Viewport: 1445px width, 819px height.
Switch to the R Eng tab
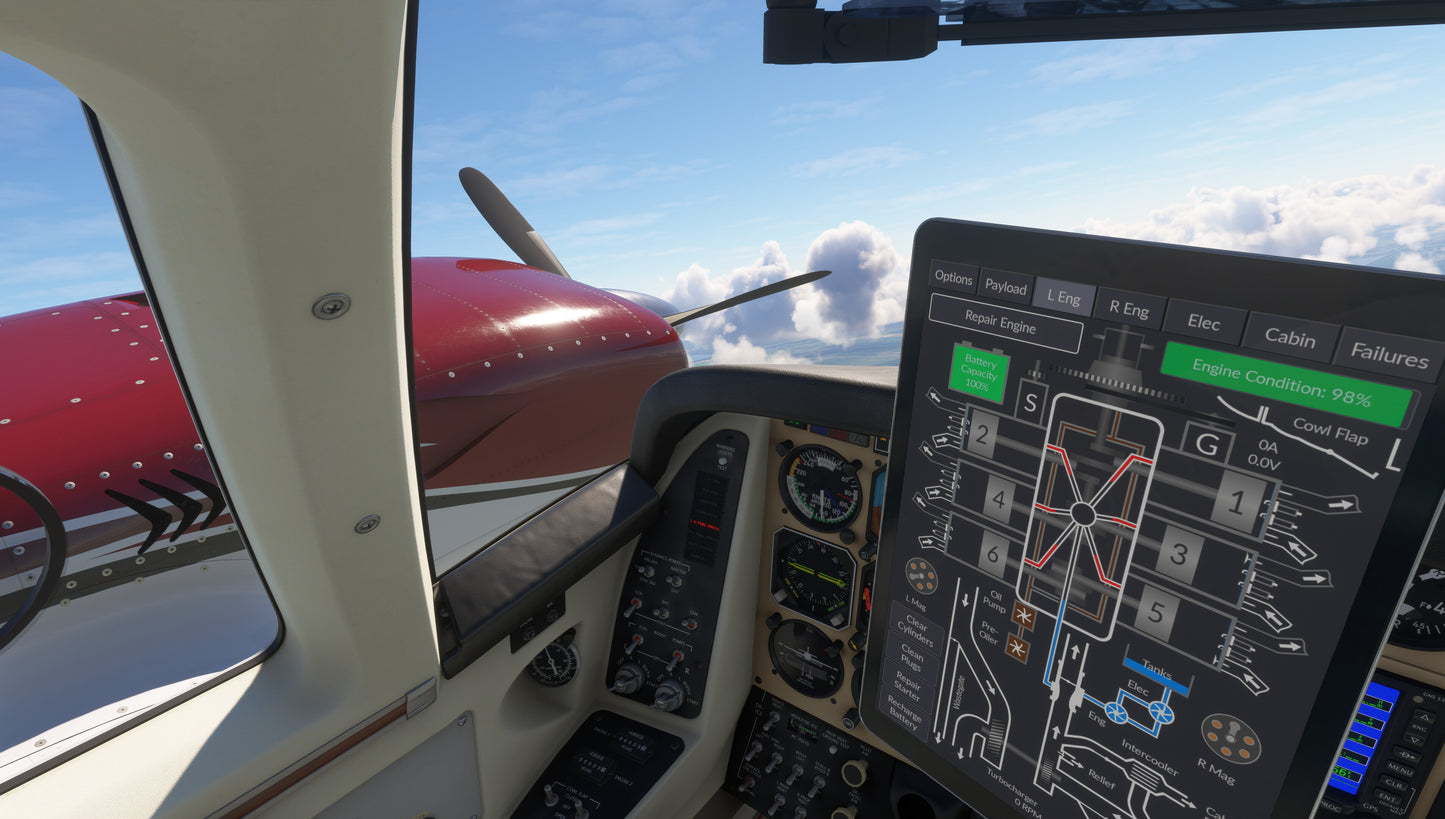point(1129,309)
